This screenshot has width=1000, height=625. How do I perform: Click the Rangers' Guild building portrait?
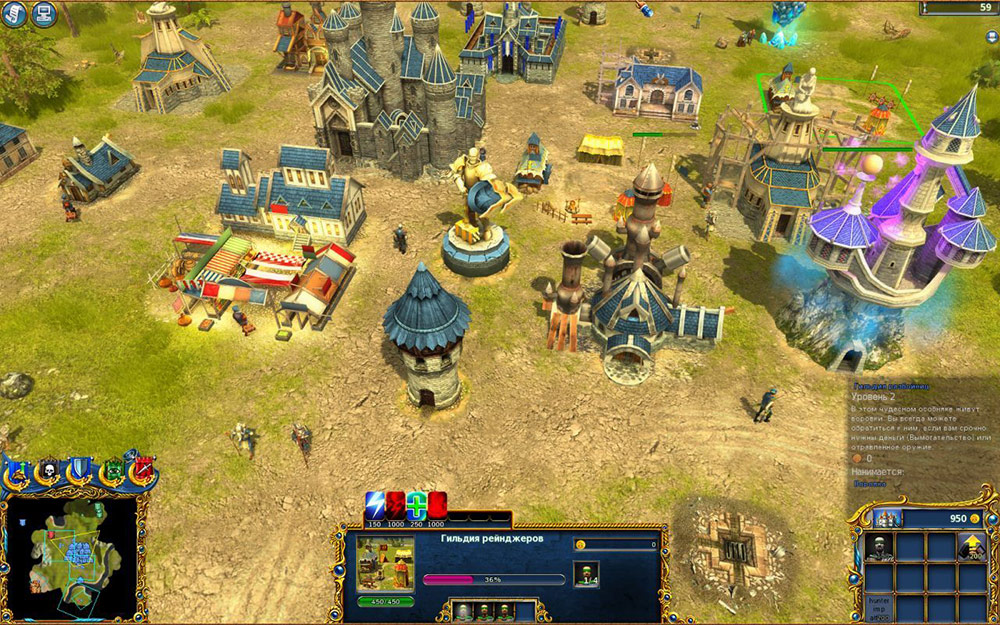click(385, 565)
